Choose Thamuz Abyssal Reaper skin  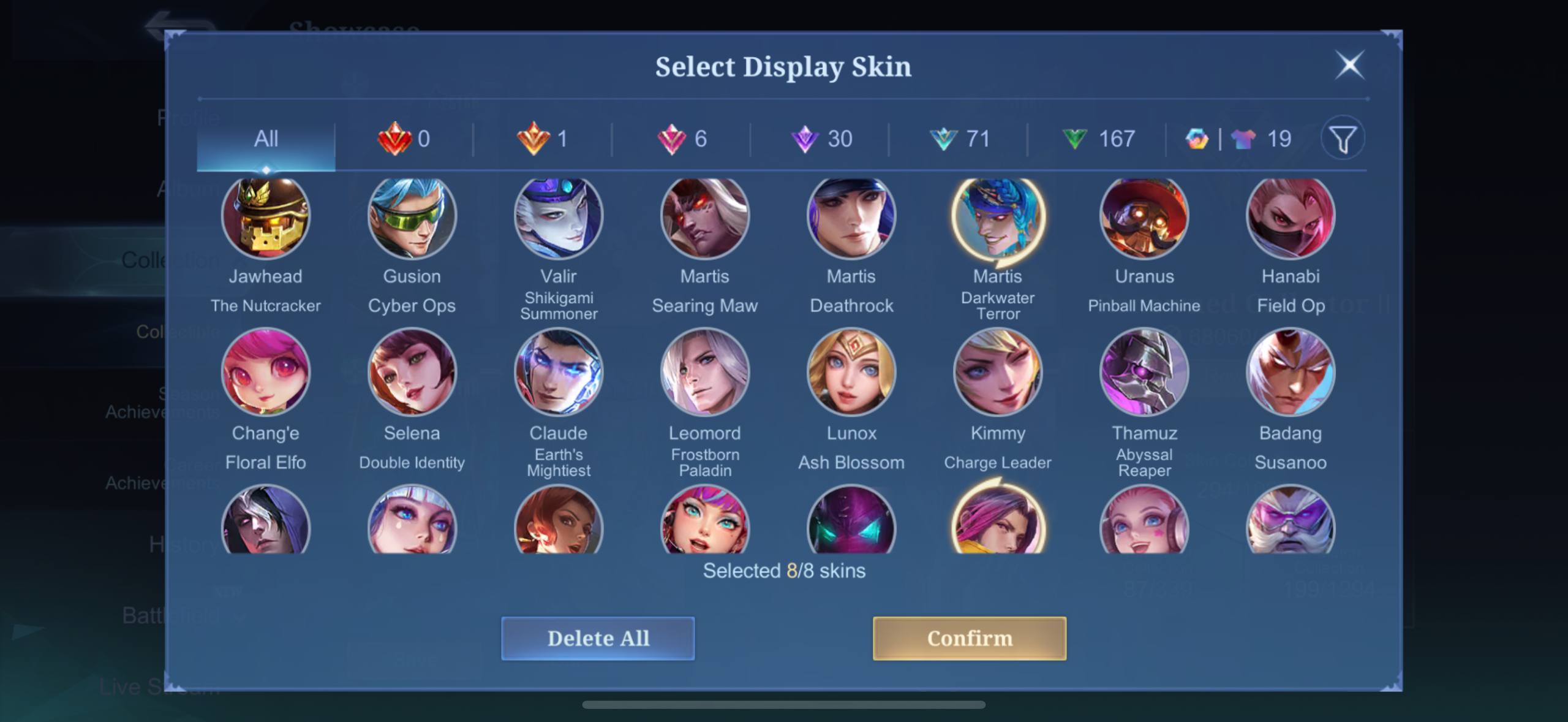pos(1144,371)
